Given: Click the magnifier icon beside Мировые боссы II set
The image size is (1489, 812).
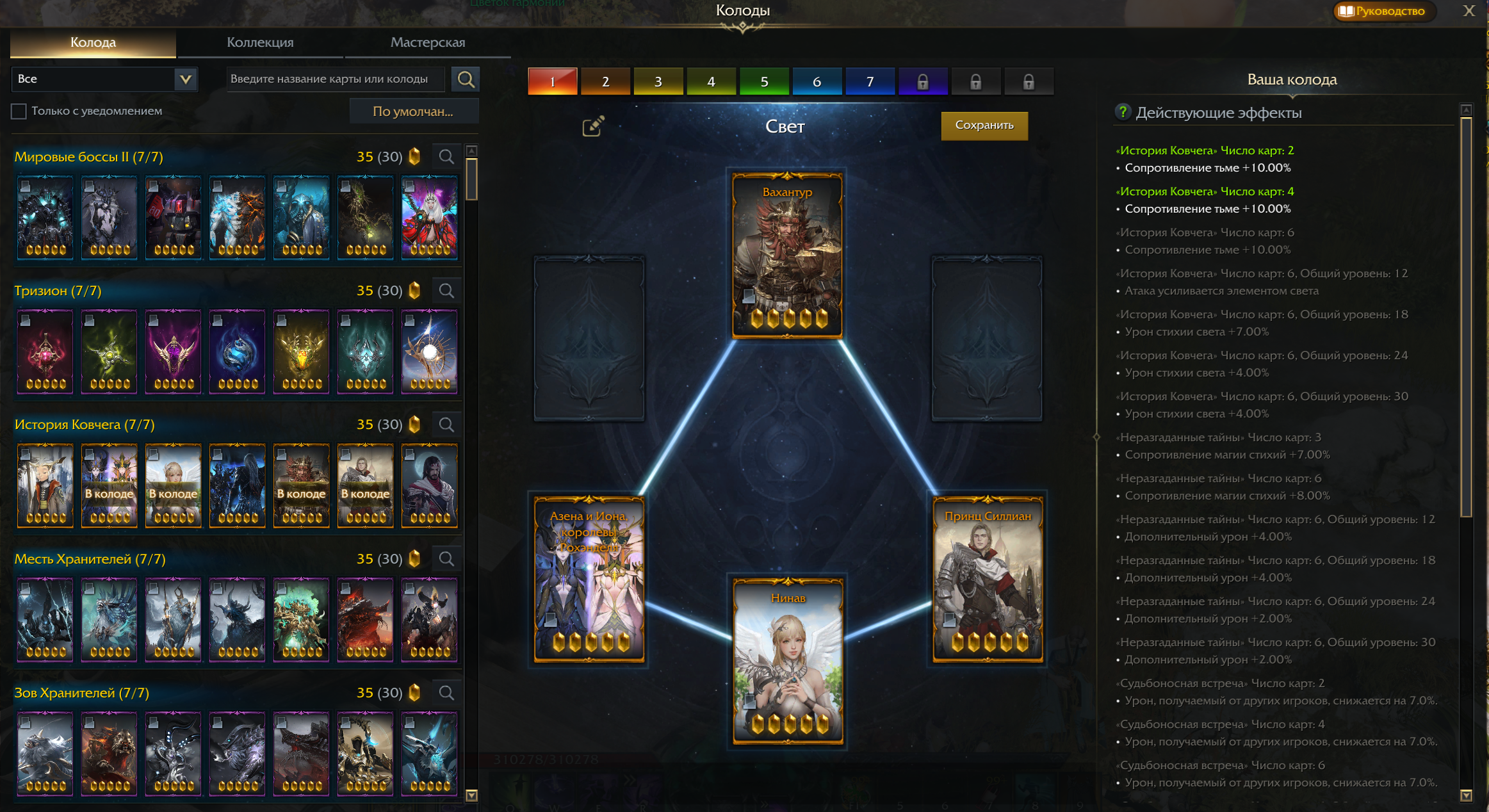Looking at the screenshot, I should 446,156.
